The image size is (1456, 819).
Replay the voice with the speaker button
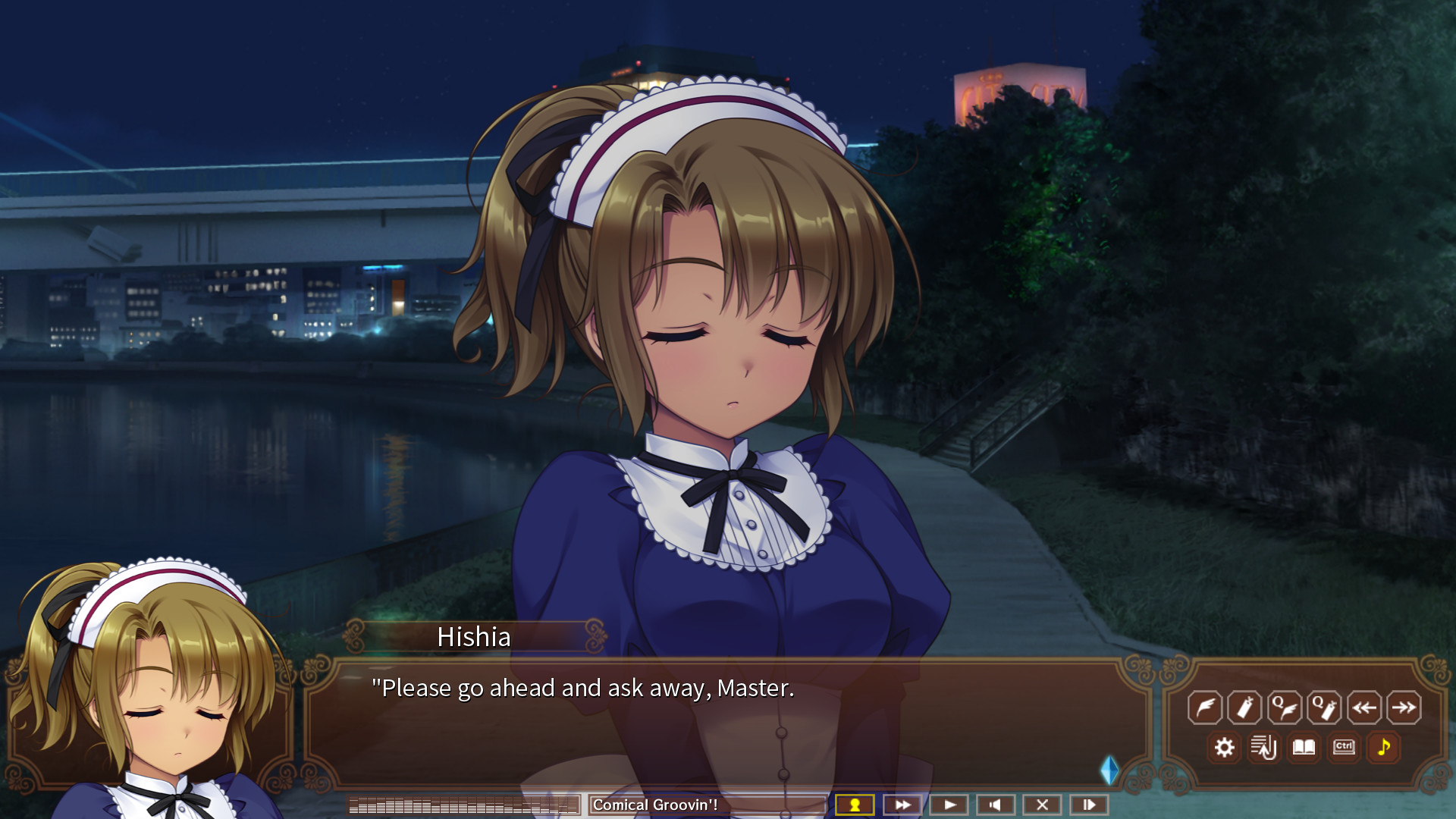click(996, 805)
